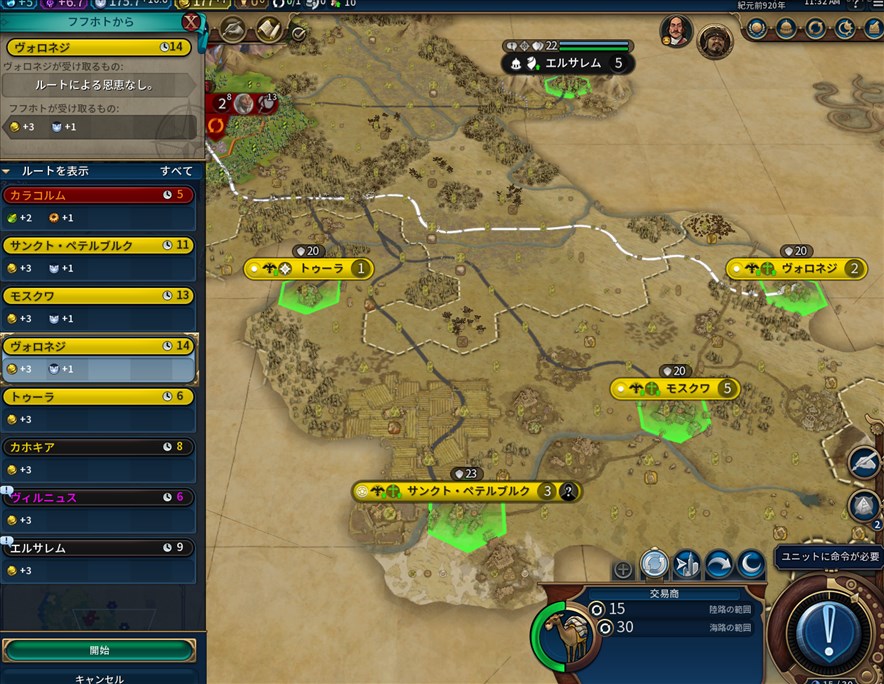Screen dimensions: 884x684
Task: Open the Peter leader portrait
Action: 676,31
